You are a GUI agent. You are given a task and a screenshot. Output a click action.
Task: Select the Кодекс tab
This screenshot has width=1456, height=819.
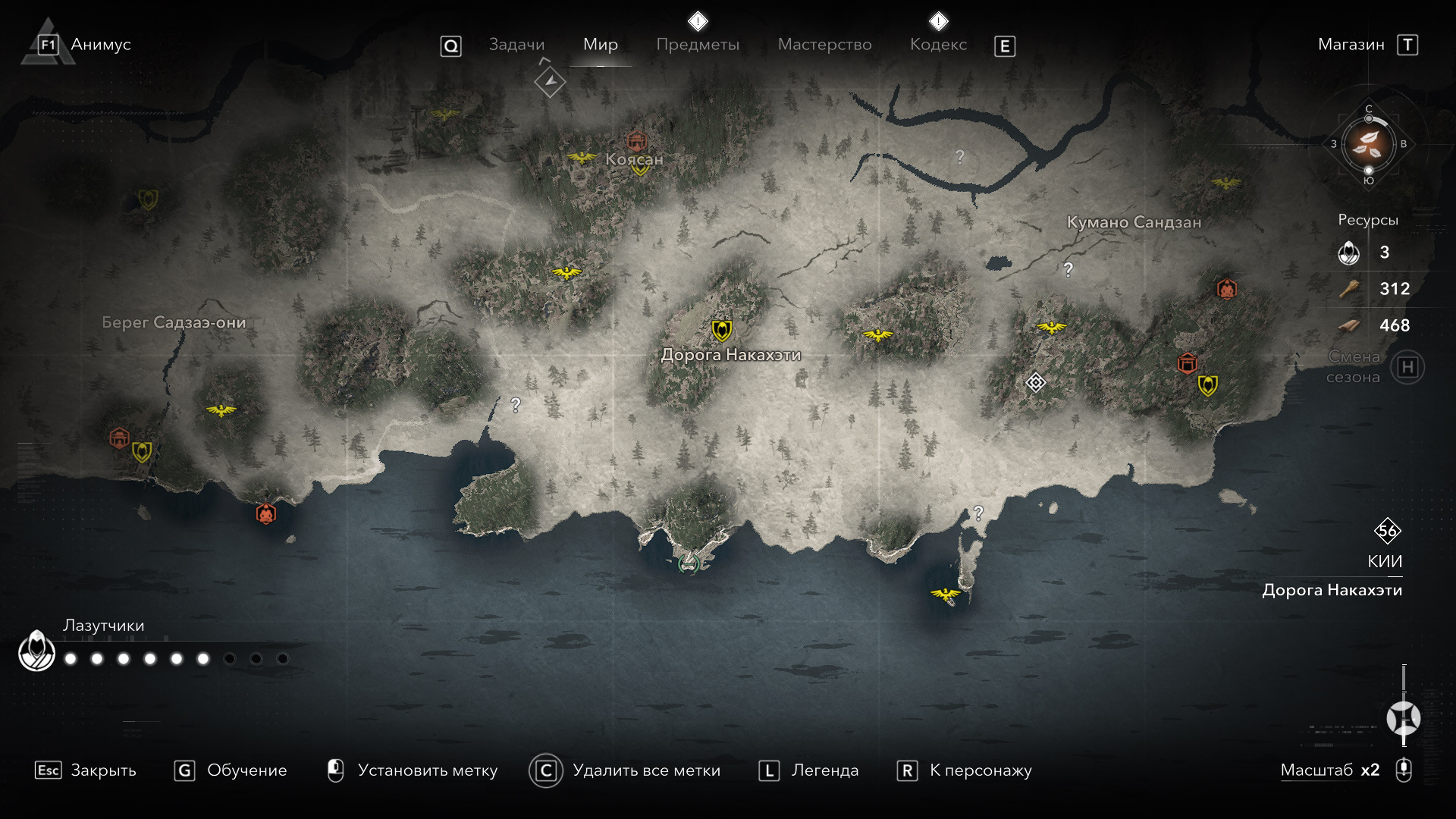click(938, 45)
